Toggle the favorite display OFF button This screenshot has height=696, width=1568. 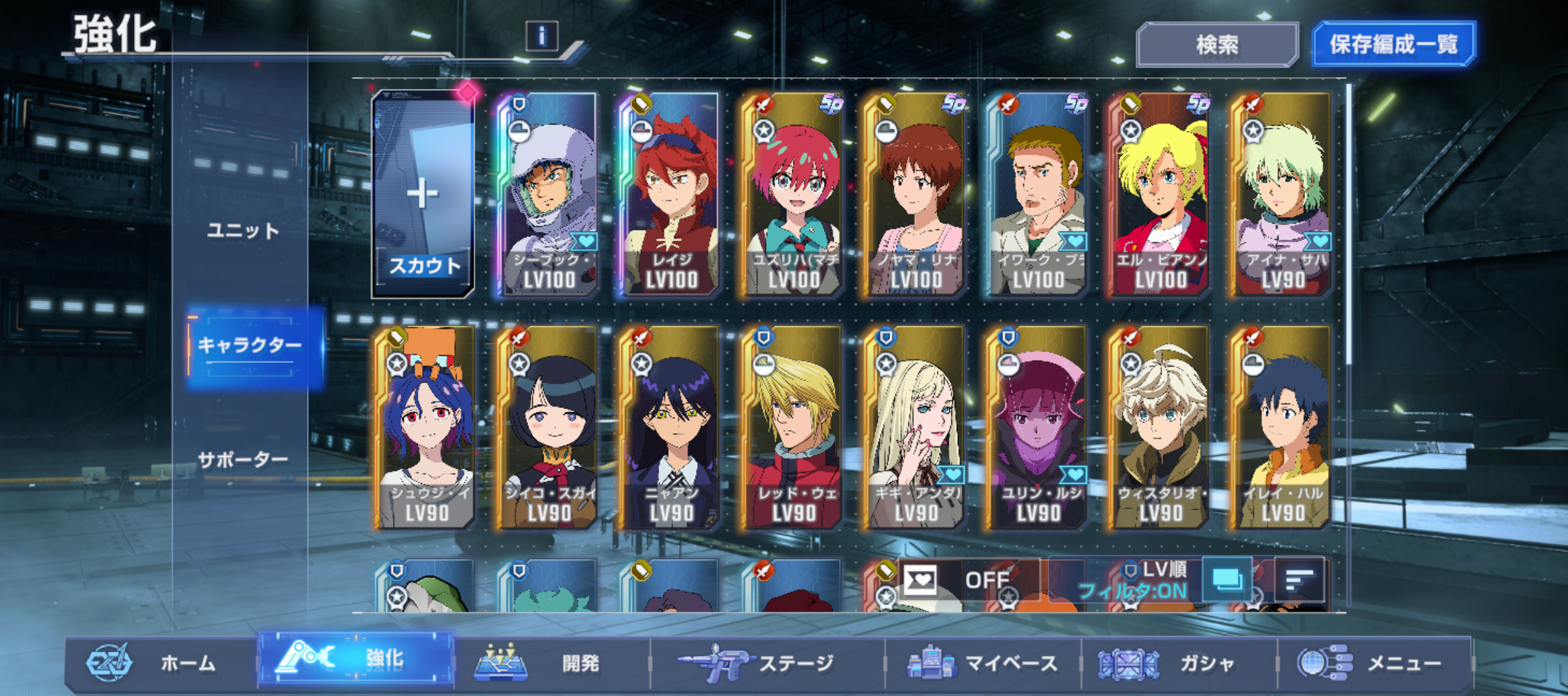967,580
